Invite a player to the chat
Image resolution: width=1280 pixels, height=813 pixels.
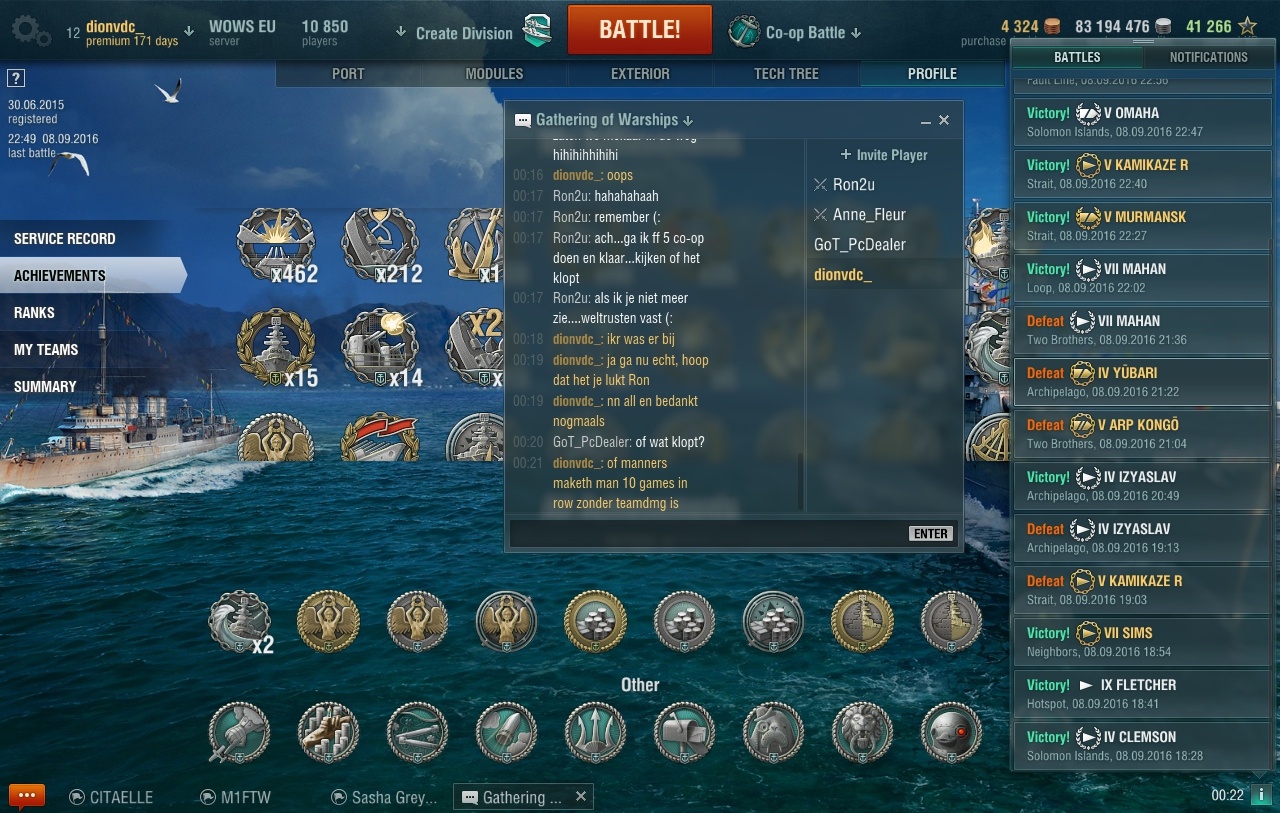click(x=884, y=155)
